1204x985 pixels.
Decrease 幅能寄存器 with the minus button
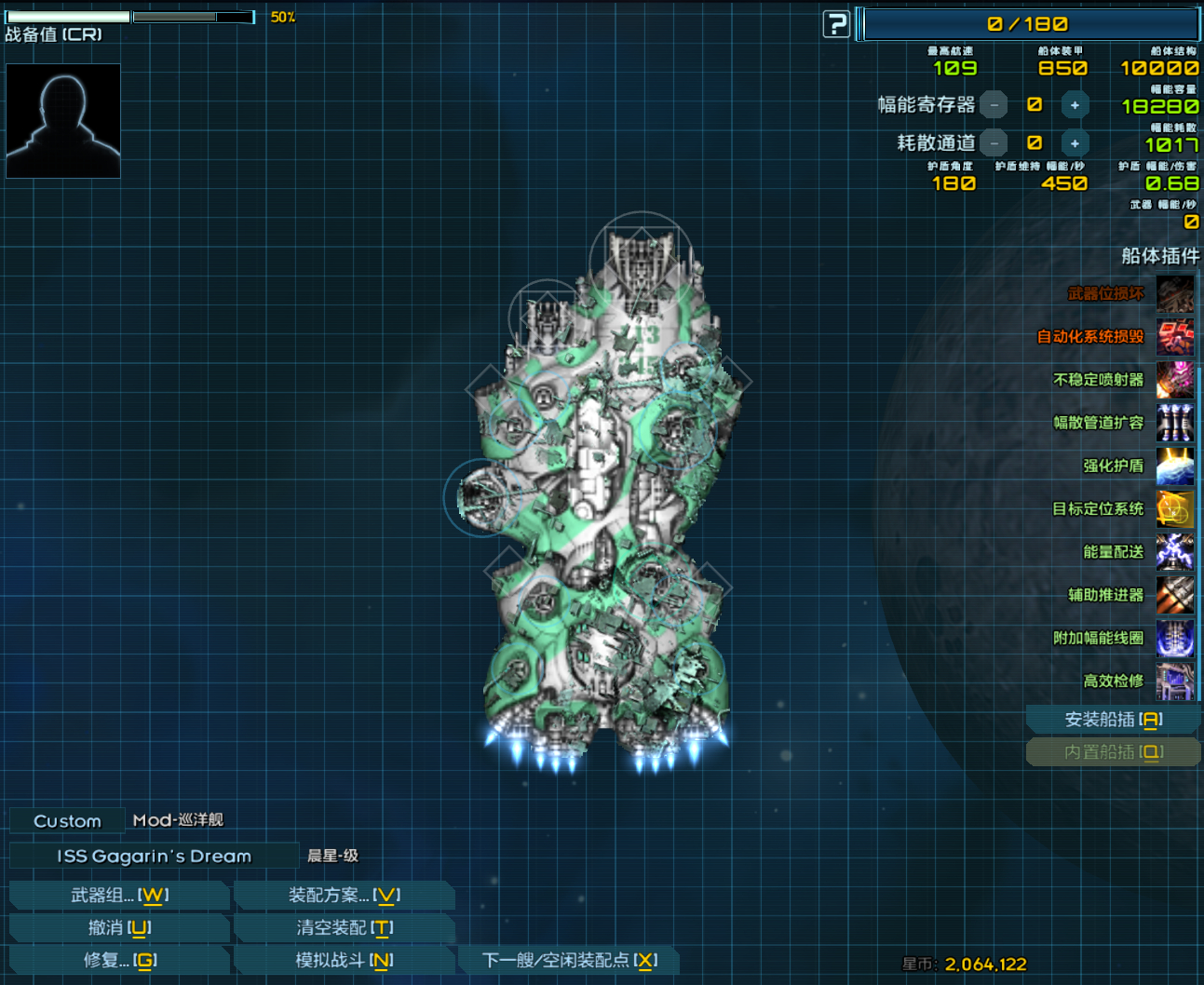pos(994,105)
